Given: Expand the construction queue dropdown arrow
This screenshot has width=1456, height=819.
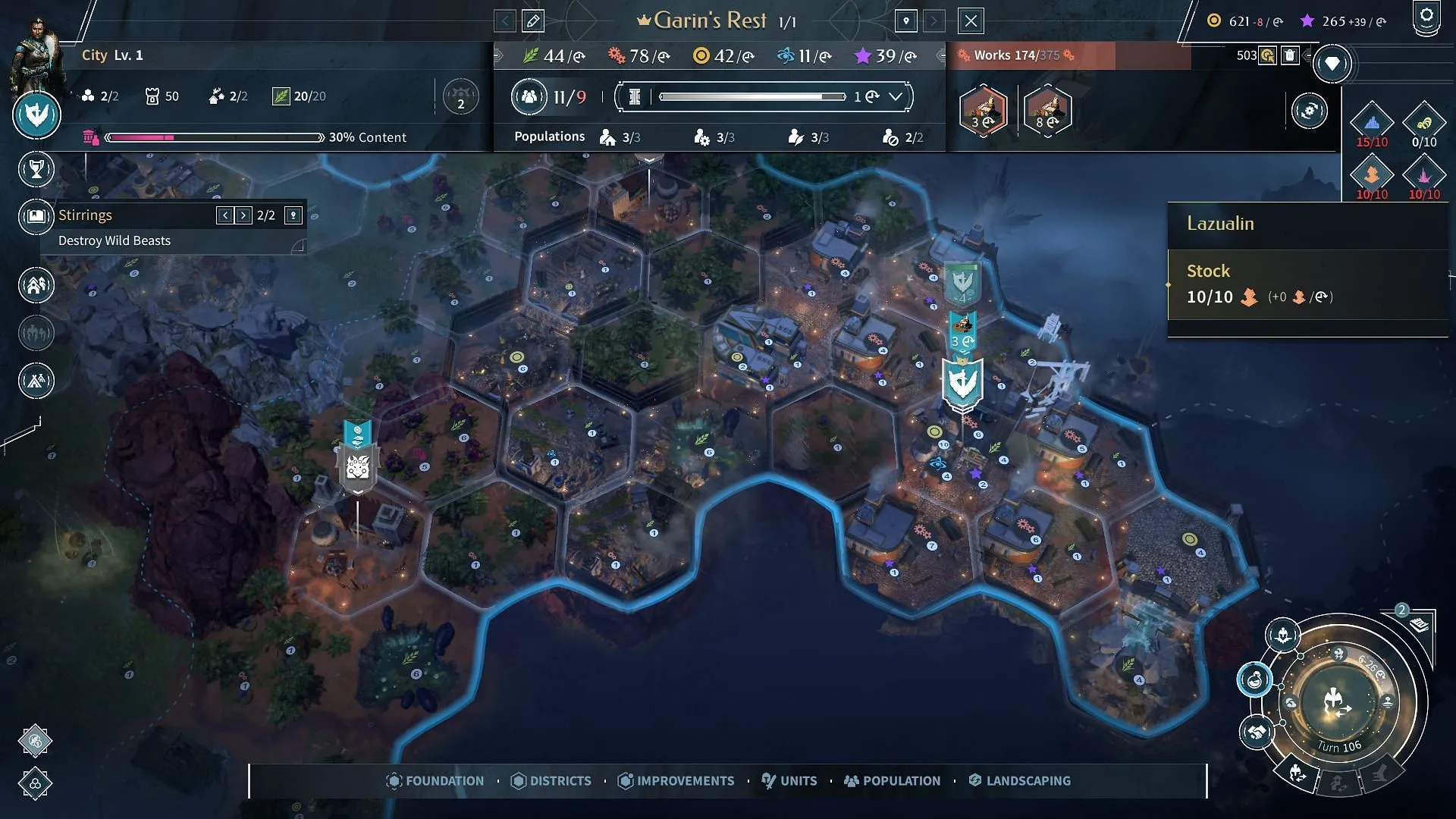Looking at the screenshot, I should click(x=896, y=96).
